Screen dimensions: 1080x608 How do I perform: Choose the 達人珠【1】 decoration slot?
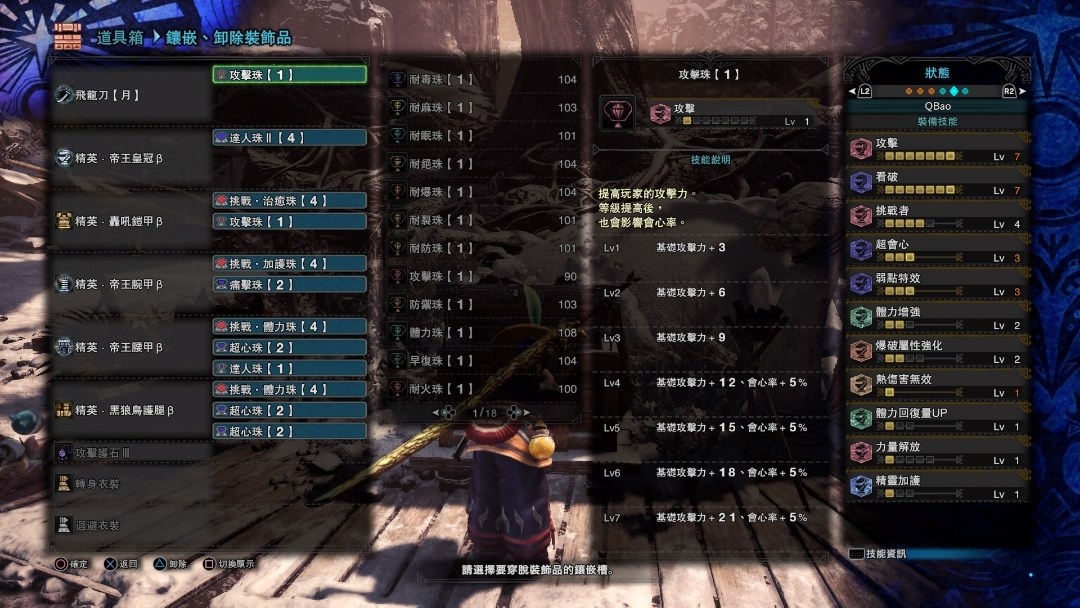coord(289,369)
